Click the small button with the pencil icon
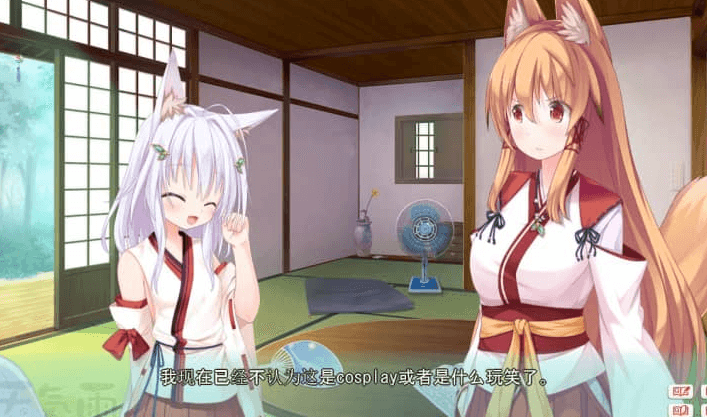The image size is (707, 417). point(681,391)
